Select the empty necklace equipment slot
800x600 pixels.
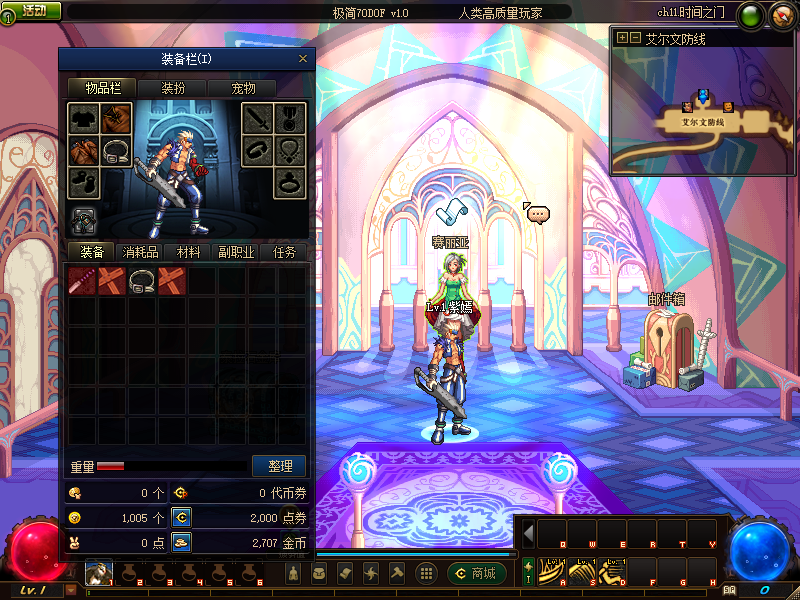[289, 151]
